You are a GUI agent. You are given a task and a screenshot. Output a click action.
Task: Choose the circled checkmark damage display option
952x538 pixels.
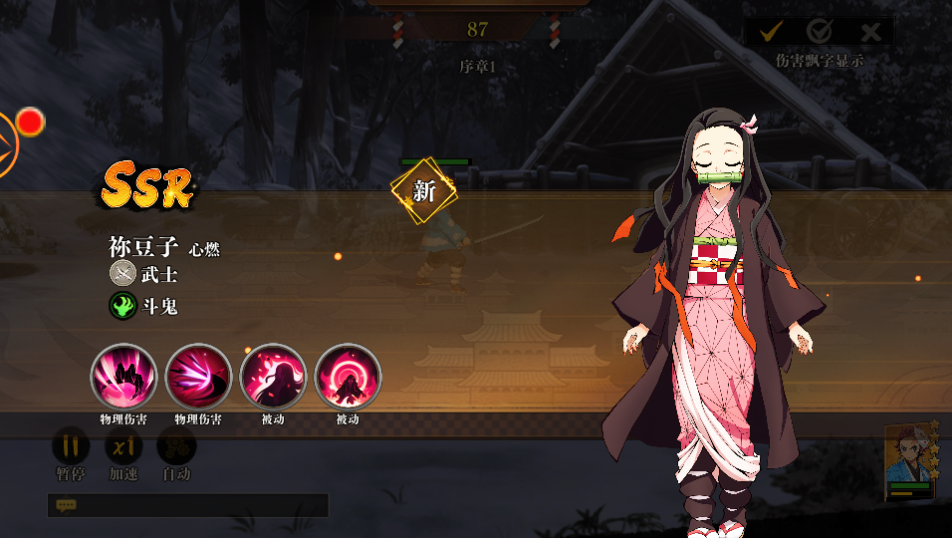820,31
